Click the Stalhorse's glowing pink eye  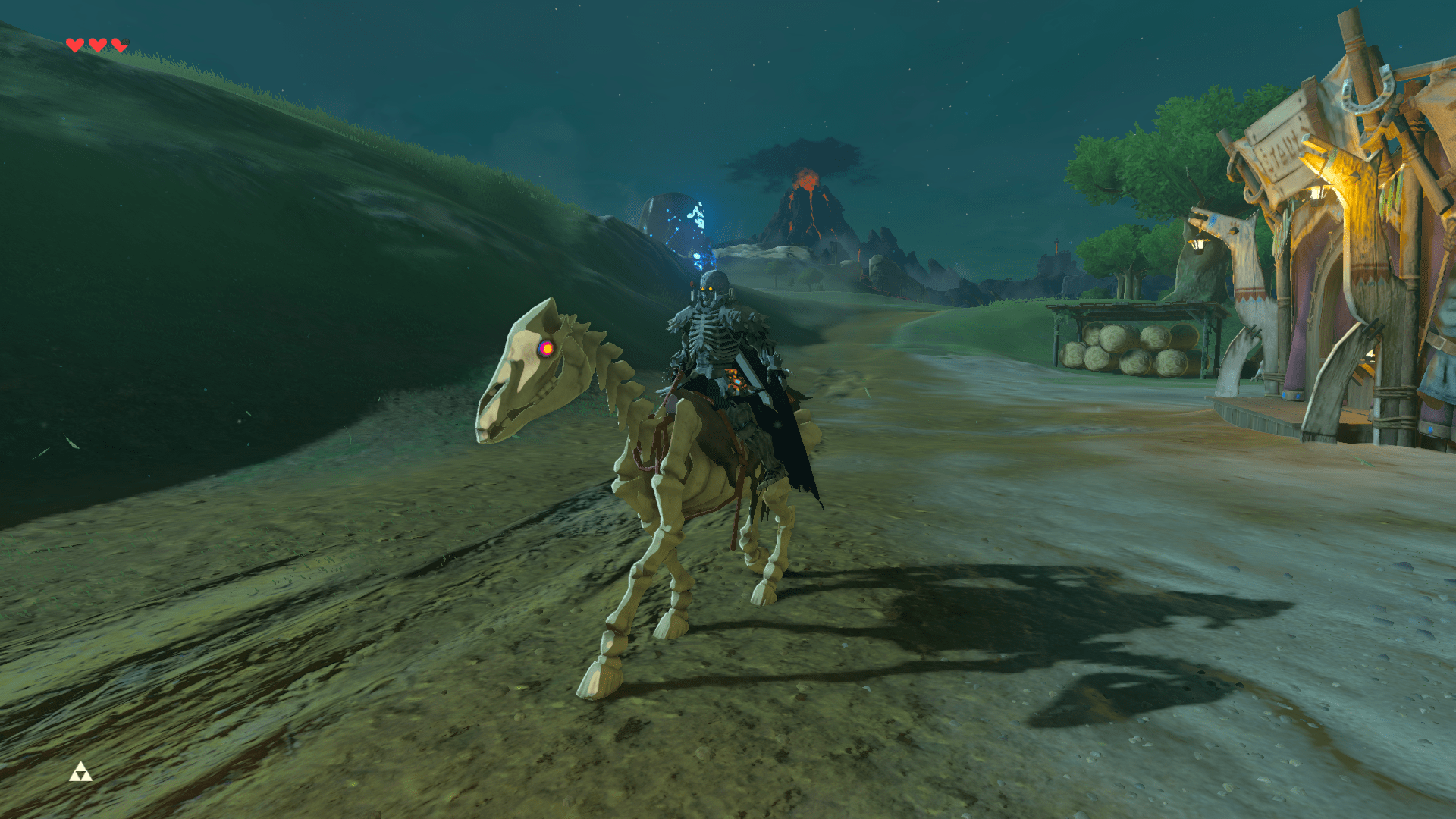pyautogui.click(x=544, y=349)
